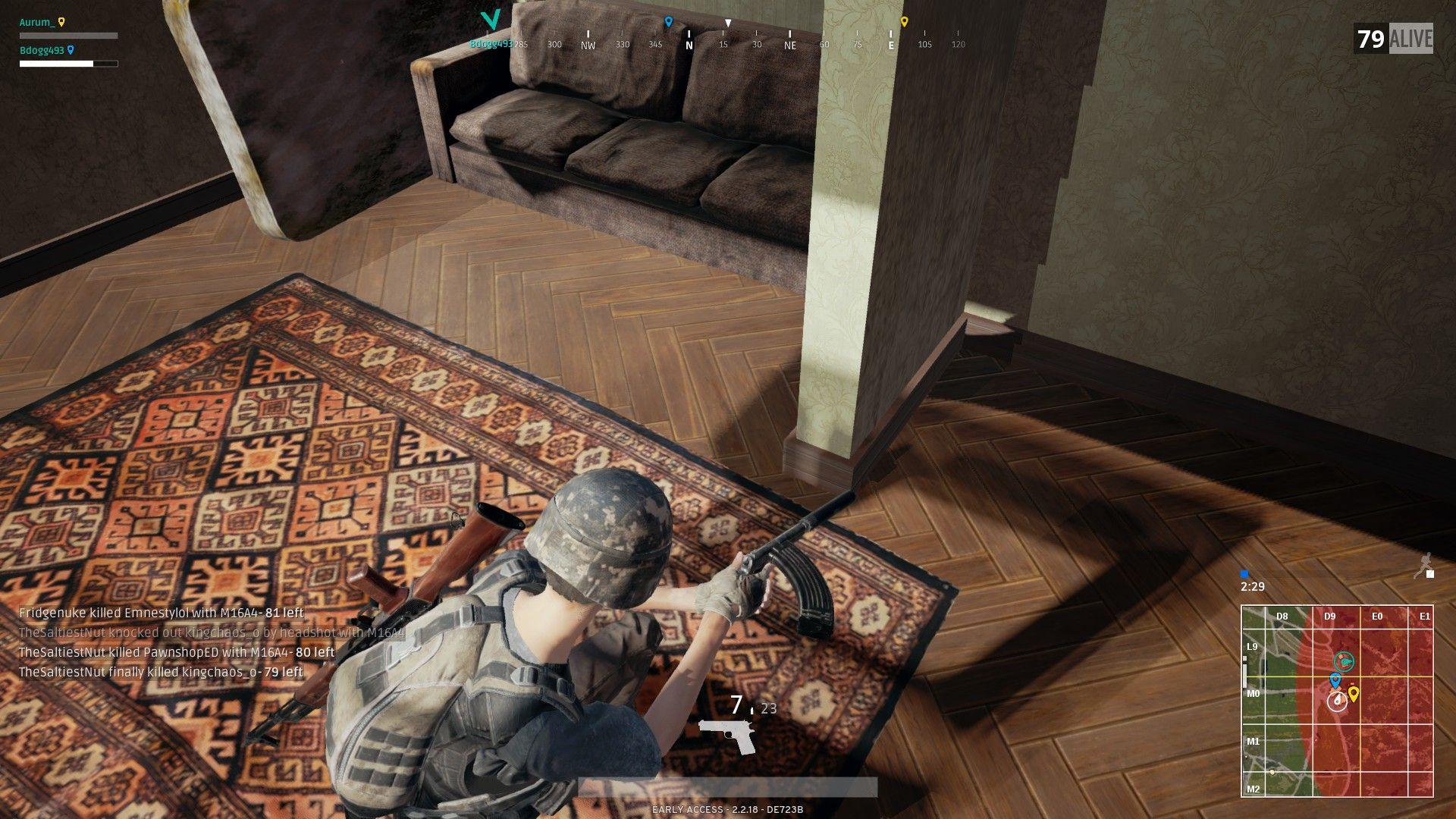Click the blue marker icon beside Bdogg493
Viewport: 1456px width, 819px height.
point(70,49)
